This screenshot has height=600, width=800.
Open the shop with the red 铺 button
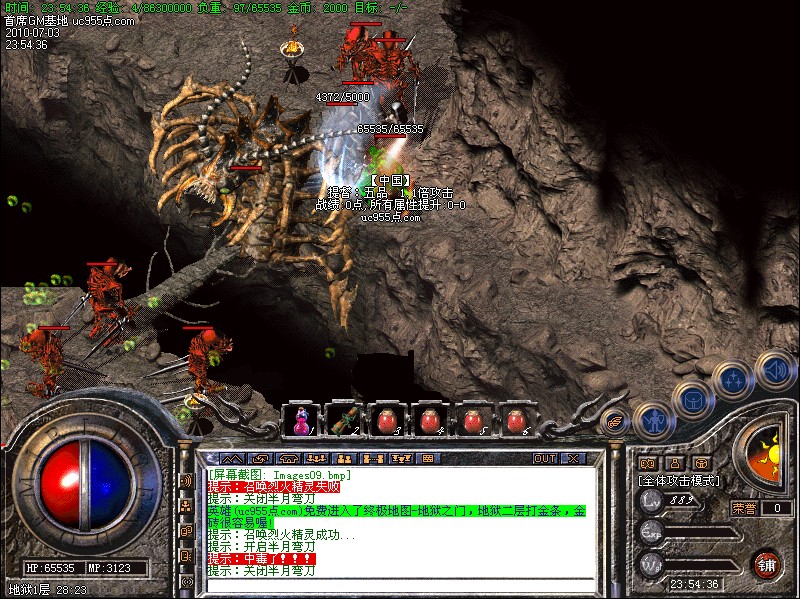tap(766, 563)
